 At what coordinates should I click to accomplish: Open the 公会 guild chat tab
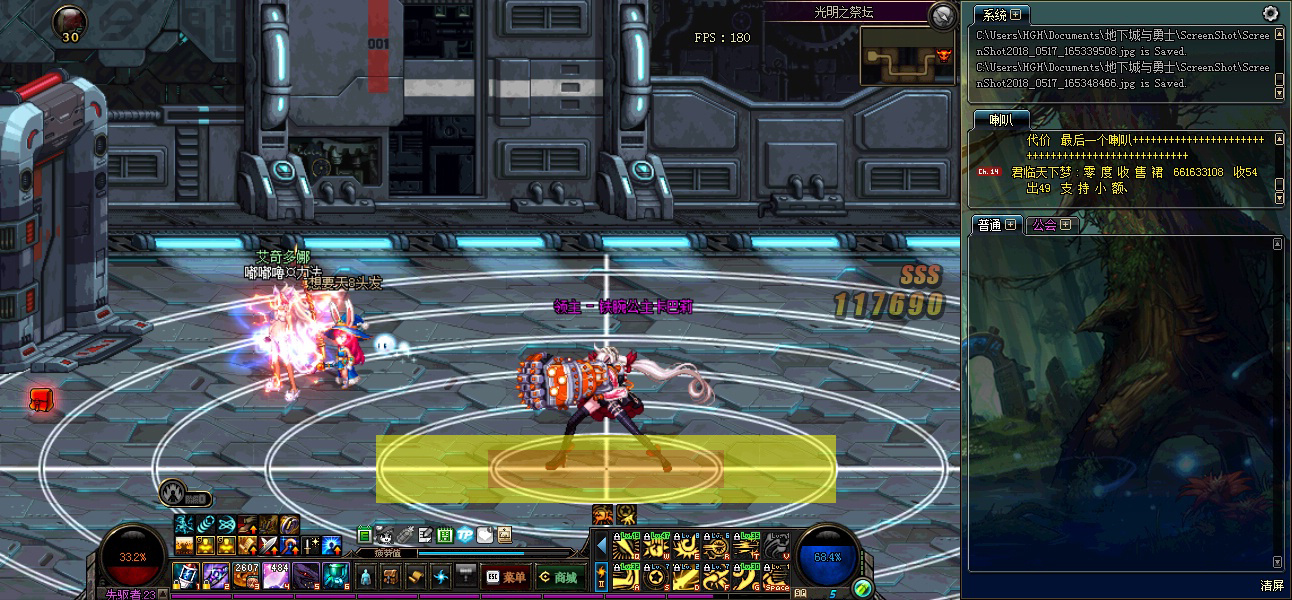[x=1051, y=225]
